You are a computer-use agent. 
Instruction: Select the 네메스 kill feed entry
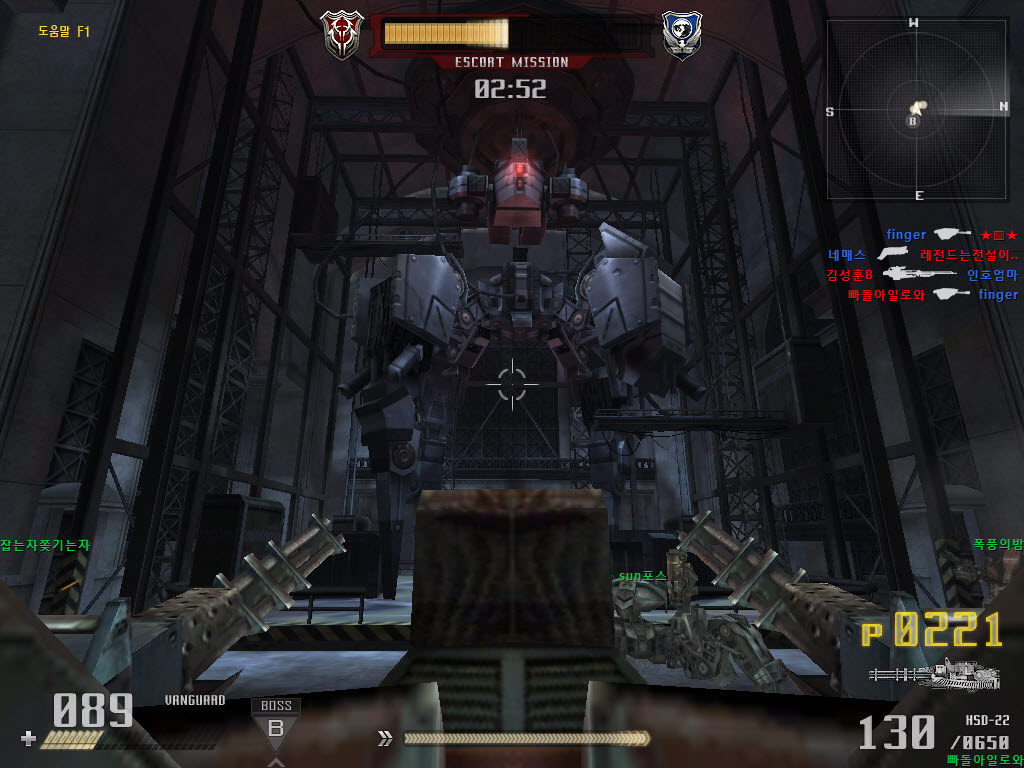pos(847,255)
